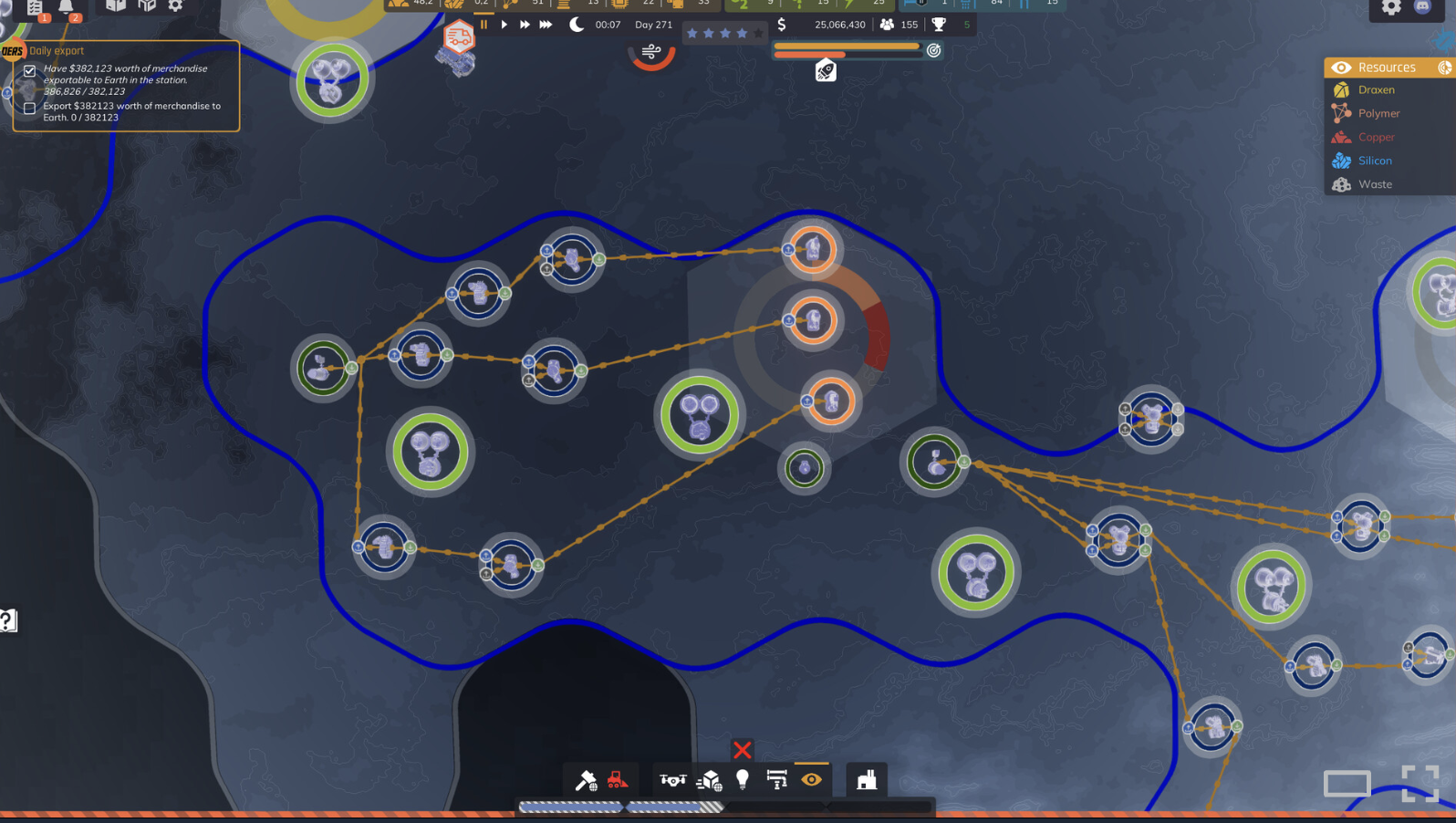Open the drone overview tool

672,780
